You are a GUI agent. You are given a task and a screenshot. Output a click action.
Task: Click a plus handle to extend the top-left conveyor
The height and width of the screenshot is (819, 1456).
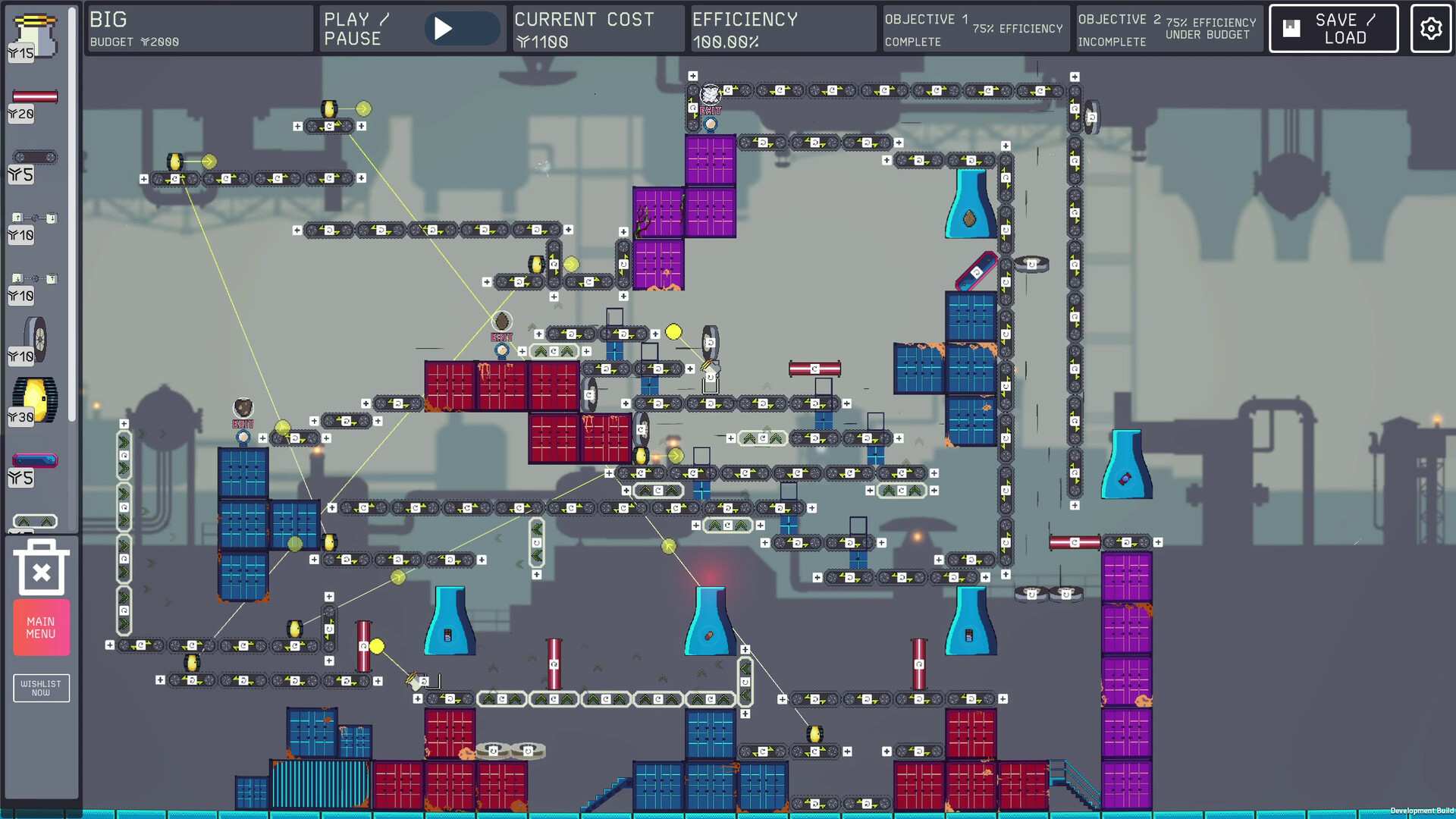[144, 179]
